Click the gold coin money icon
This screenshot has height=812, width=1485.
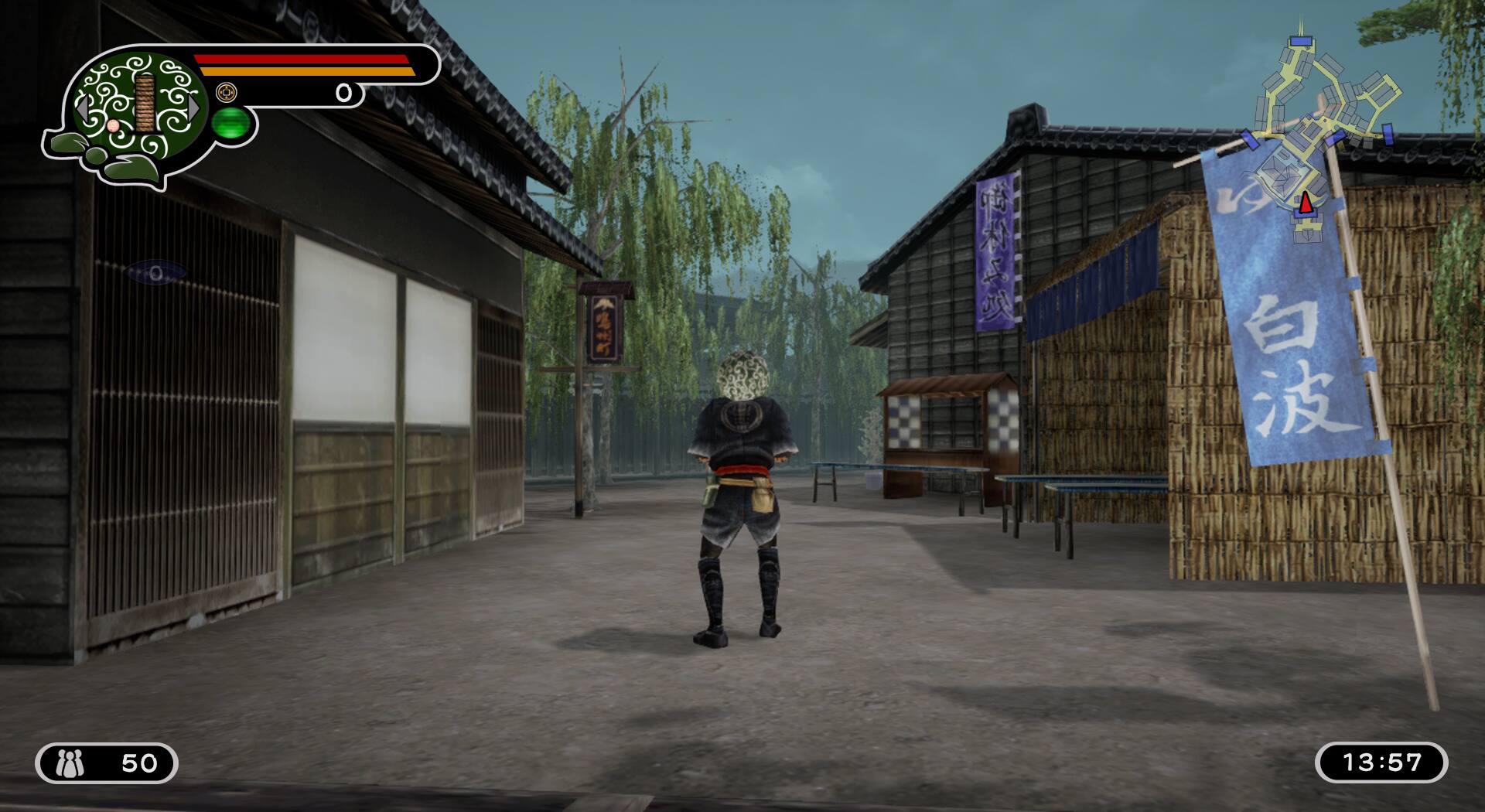pyautogui.click(x=226, y=92)
